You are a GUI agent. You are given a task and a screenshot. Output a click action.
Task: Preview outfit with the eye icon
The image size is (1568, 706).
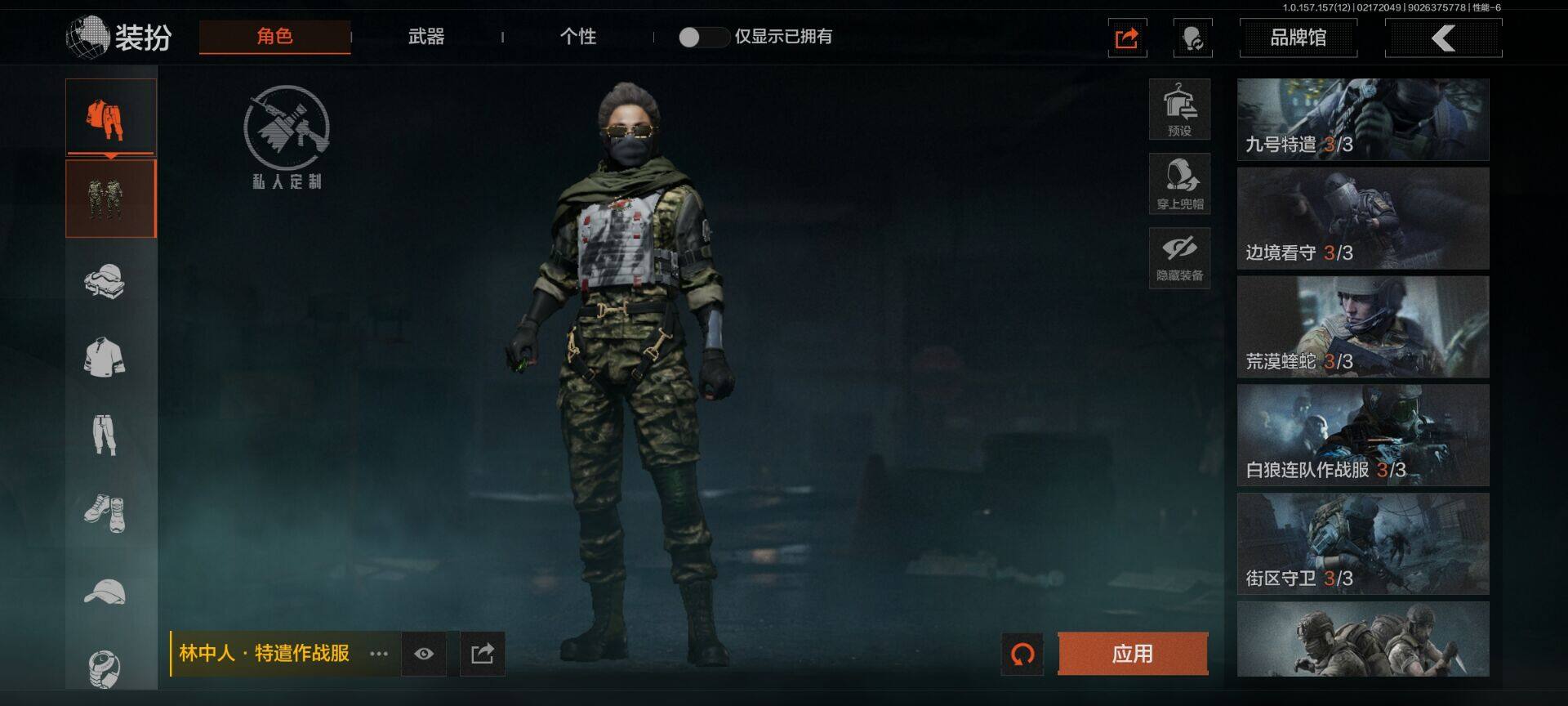(x=424, y=654)
